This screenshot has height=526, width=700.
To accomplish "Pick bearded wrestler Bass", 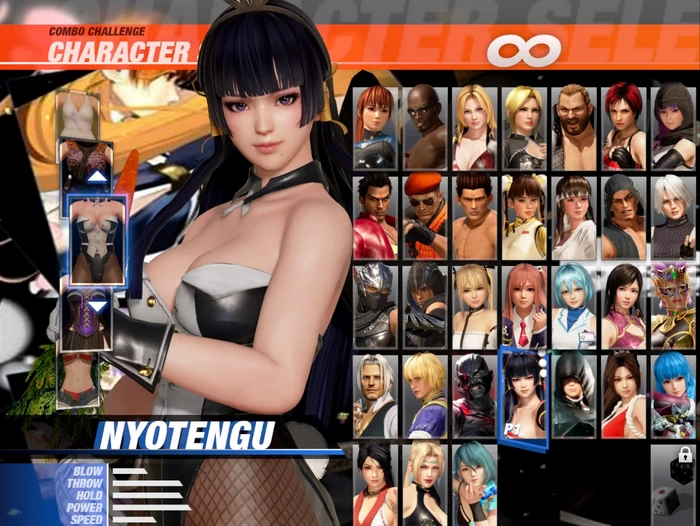I will (573, 127).
